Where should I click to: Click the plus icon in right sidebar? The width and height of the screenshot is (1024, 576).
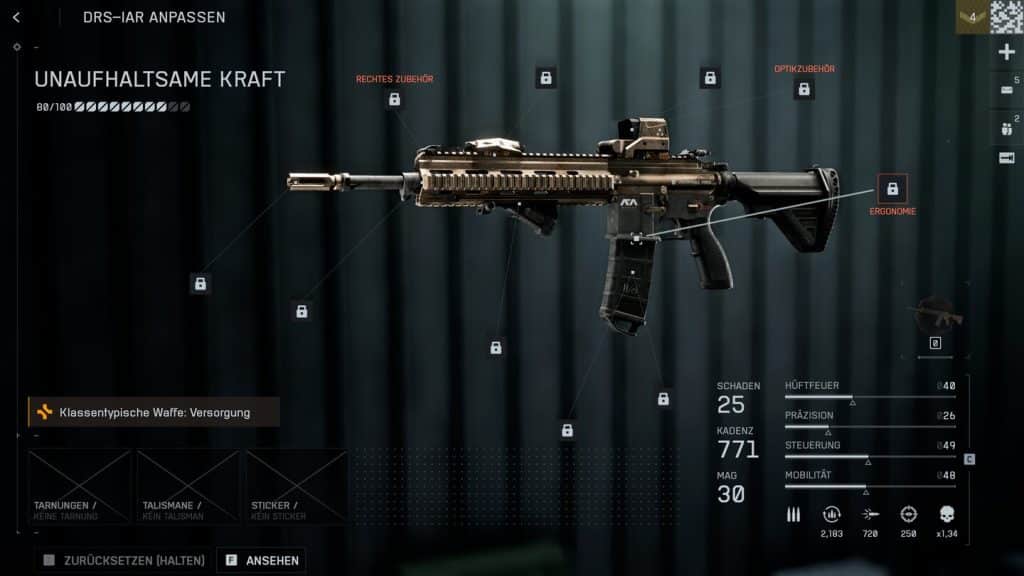tap(1006, 52)
